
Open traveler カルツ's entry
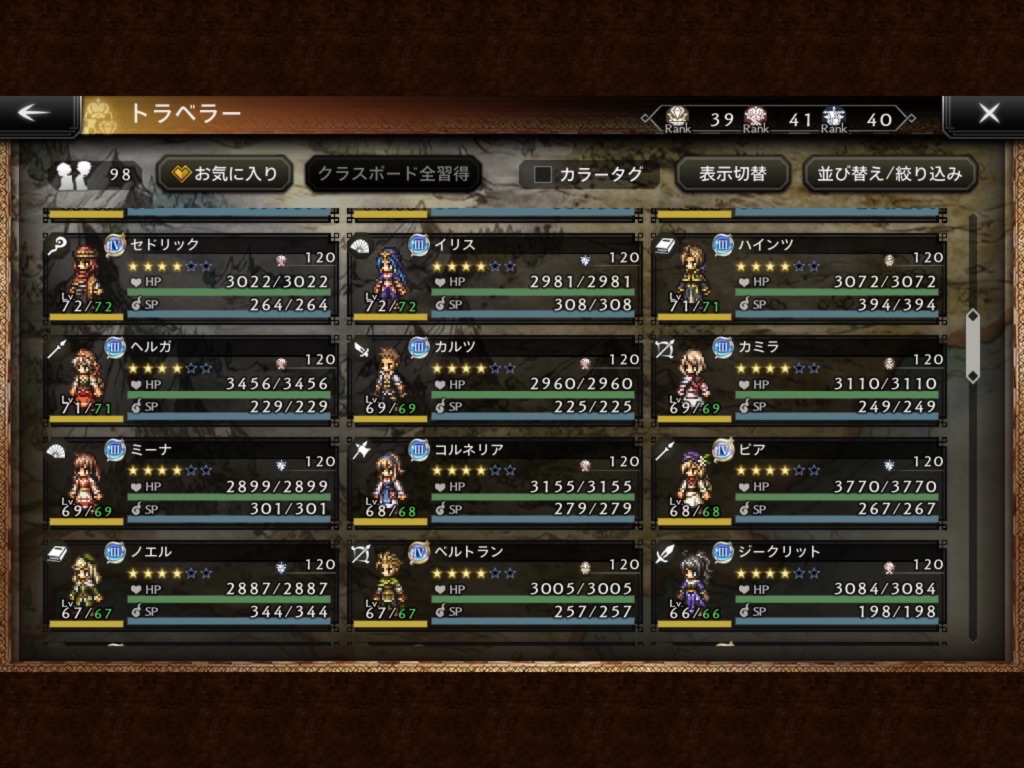point(494,380)
